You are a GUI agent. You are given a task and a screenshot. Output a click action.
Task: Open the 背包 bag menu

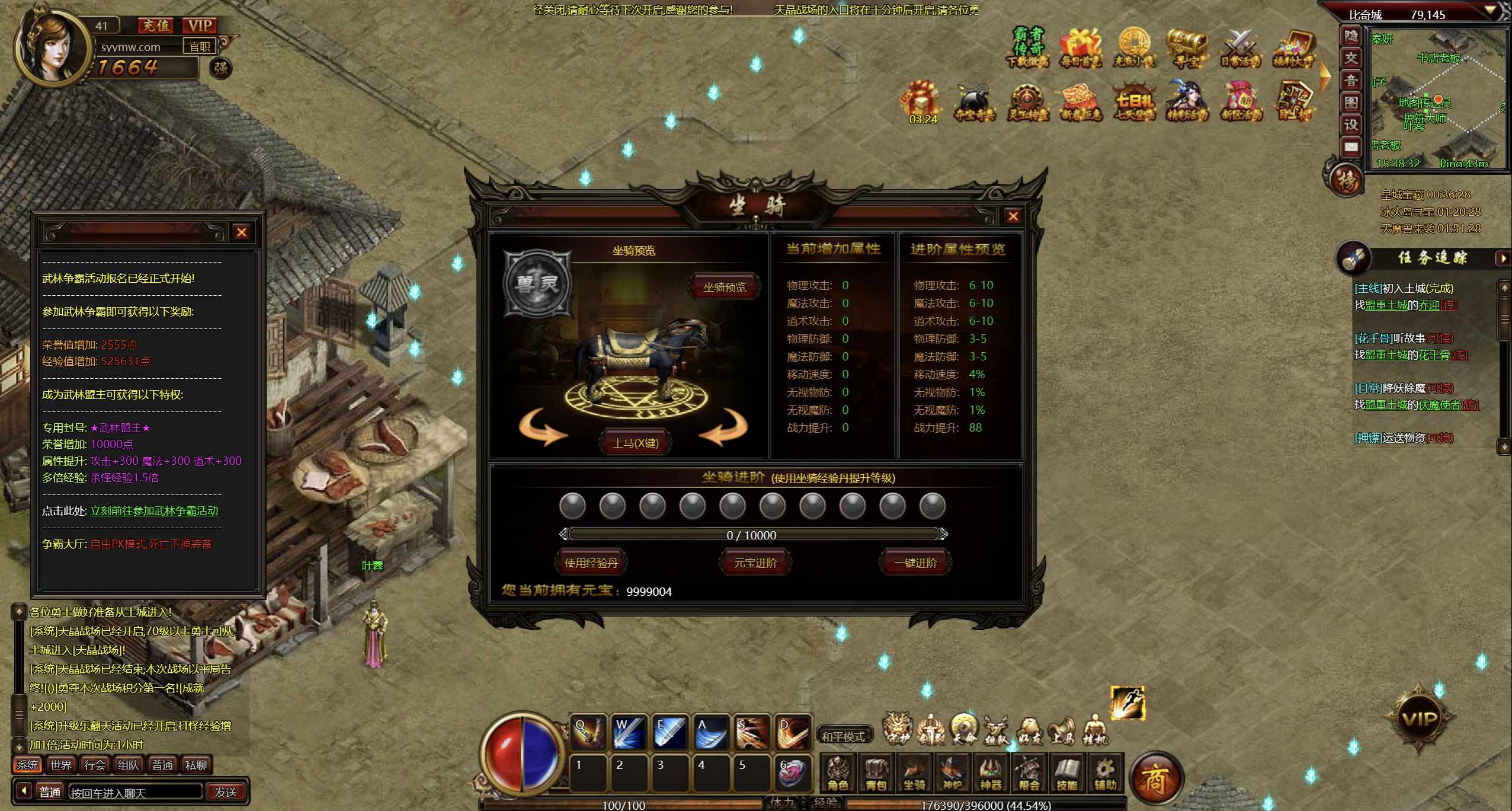pos(876,774)
